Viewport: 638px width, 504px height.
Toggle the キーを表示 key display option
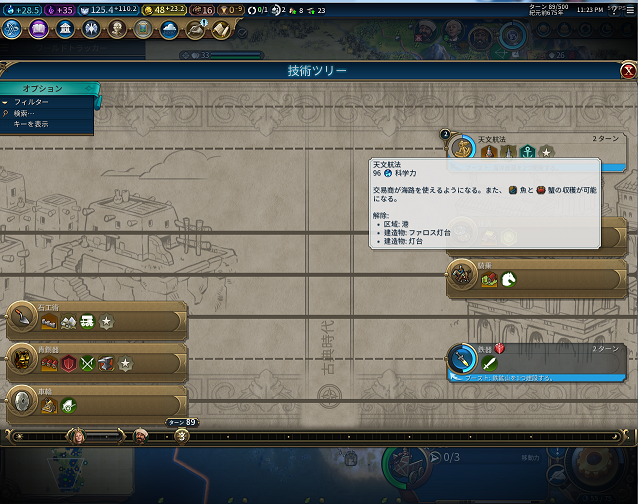(30, 124)
